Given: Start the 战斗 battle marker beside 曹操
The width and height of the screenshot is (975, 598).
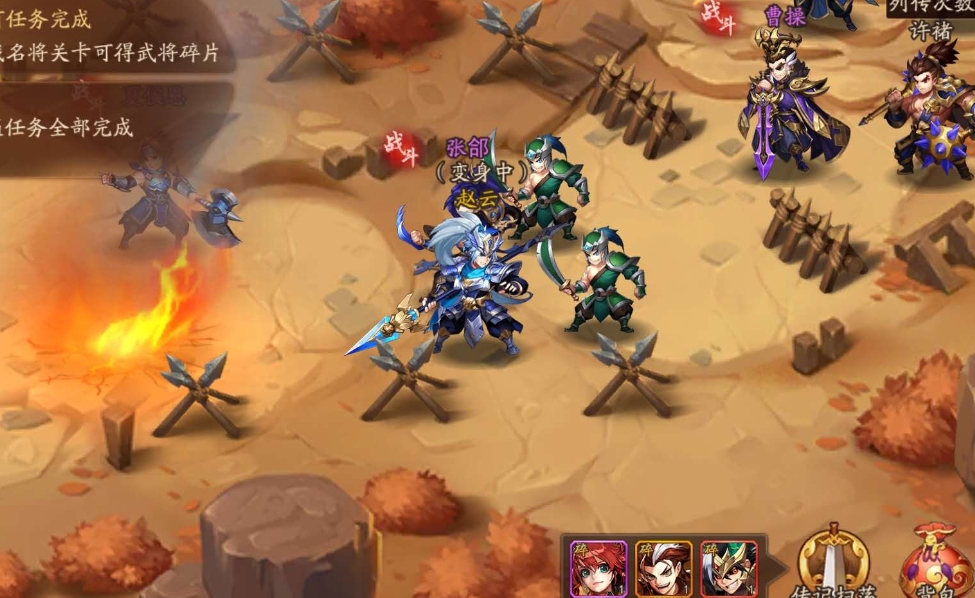Looking at the screenshot, I should click(717, 17).
